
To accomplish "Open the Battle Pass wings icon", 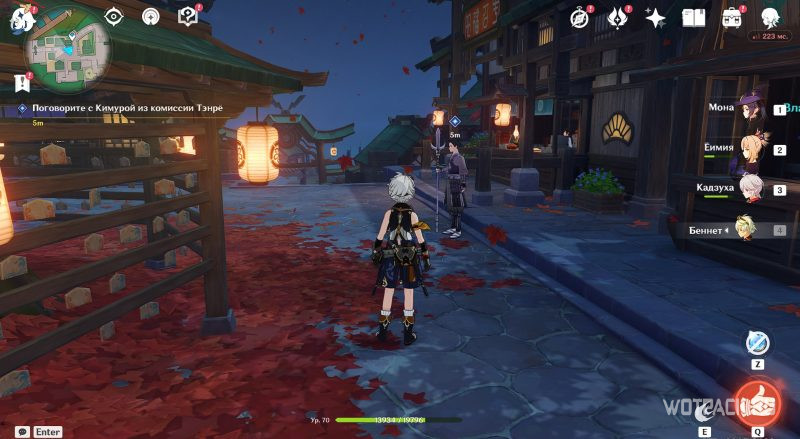I will coord(619,17).
